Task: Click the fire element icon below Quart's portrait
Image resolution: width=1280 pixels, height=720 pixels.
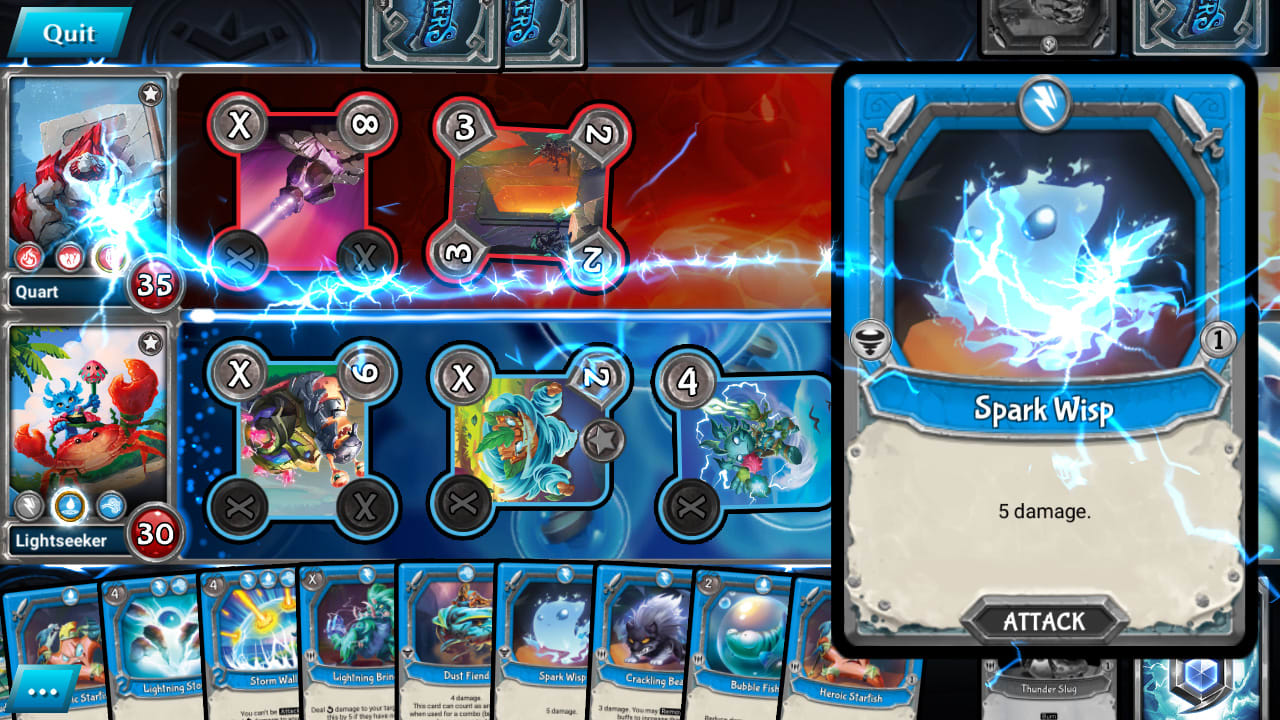Action: (28, 256)
